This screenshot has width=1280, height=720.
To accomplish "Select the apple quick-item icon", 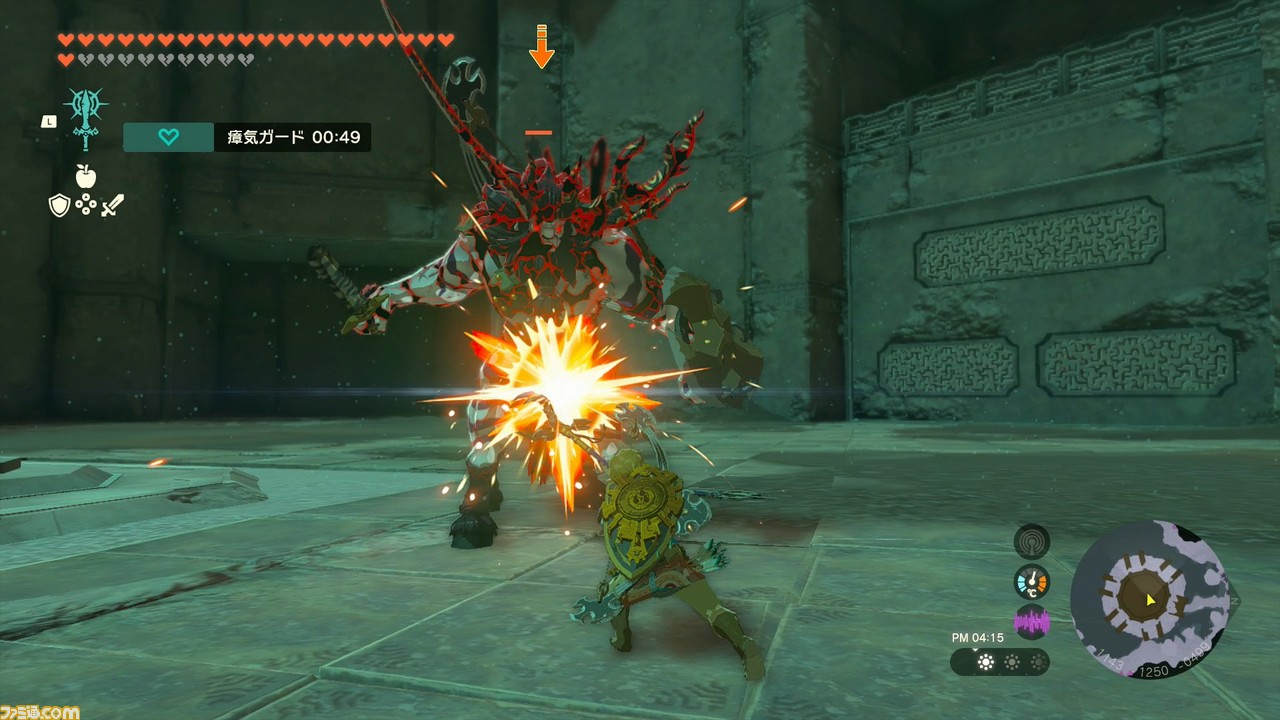I will coord(86,176).
